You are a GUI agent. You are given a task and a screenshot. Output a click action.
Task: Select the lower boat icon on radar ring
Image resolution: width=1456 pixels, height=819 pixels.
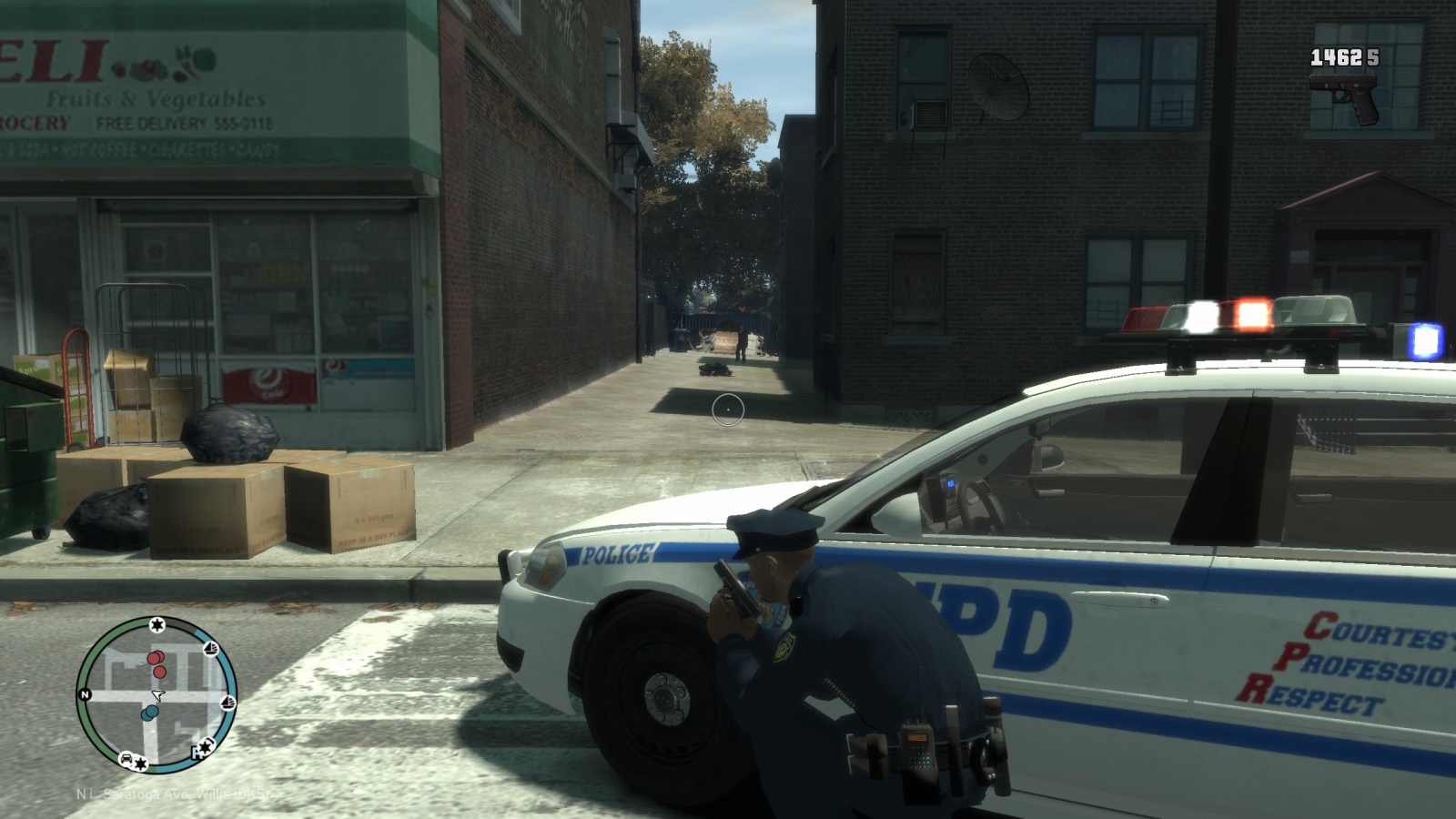point(227,702)
